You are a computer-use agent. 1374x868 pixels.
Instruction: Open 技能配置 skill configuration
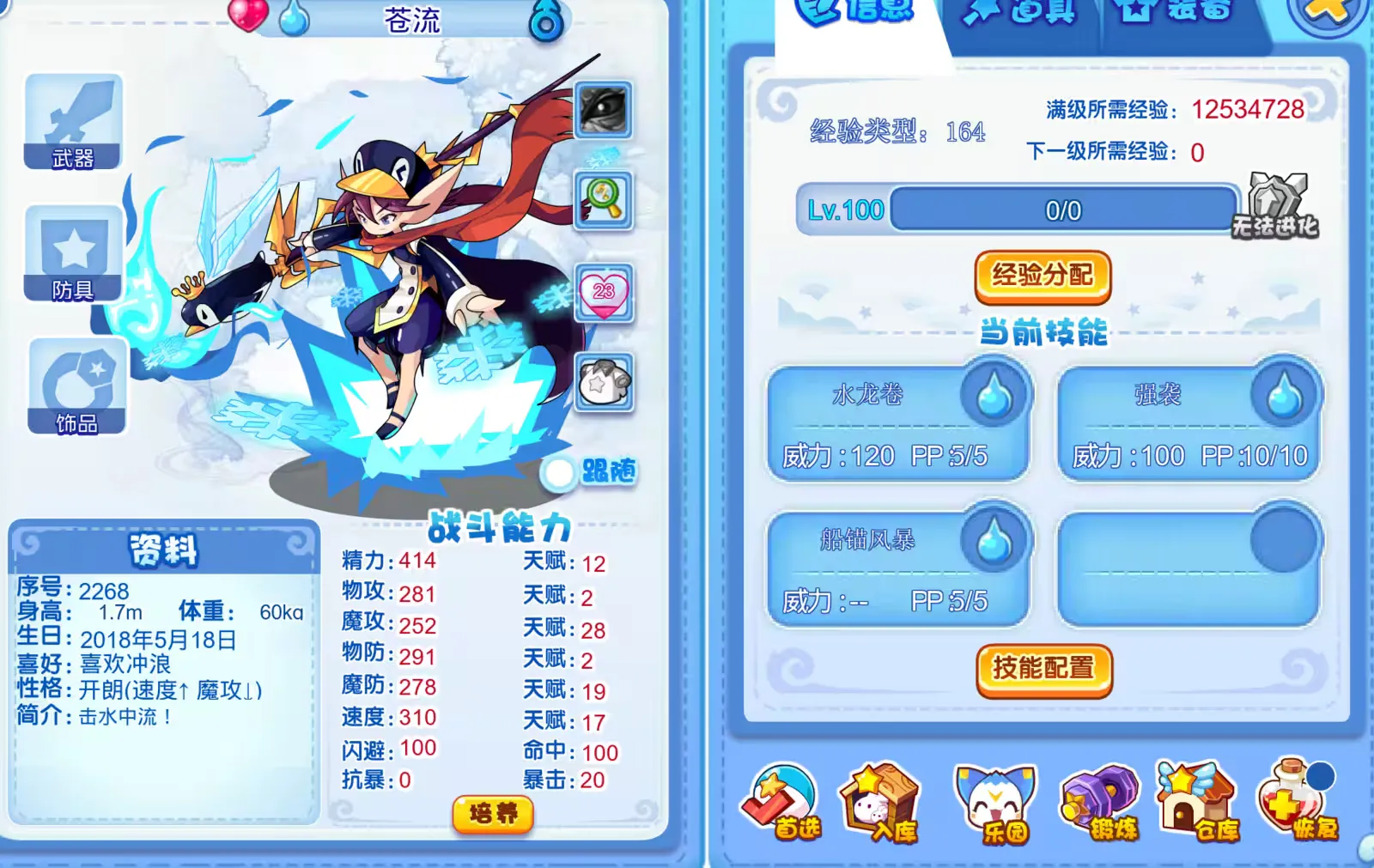click(x=1043, y=669)
